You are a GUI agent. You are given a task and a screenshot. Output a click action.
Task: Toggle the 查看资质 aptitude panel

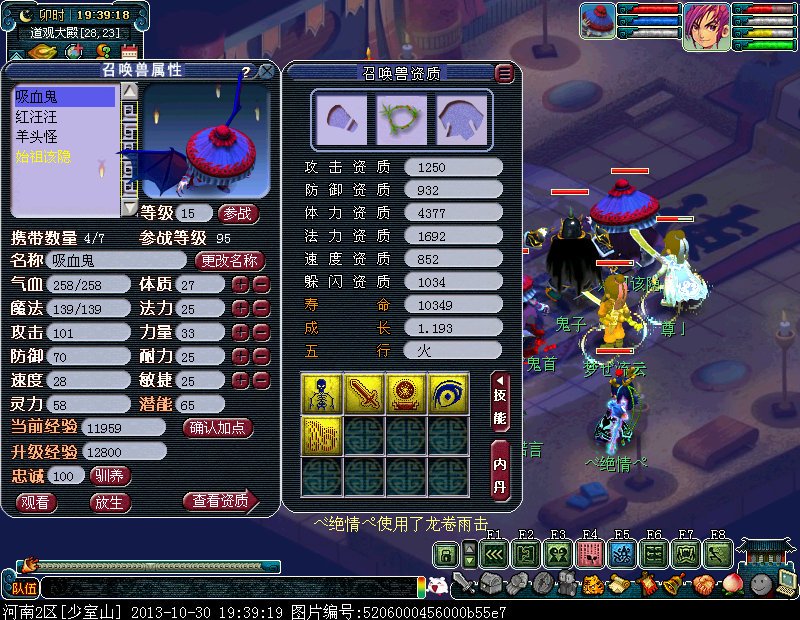pyautogui.click(x=219, y=501)
